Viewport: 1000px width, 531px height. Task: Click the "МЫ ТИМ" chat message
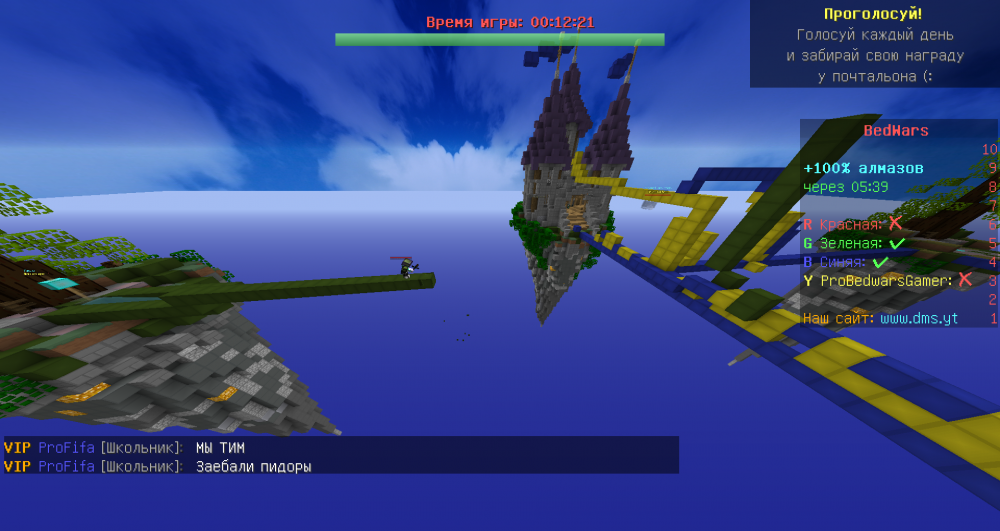click(220, 448)
